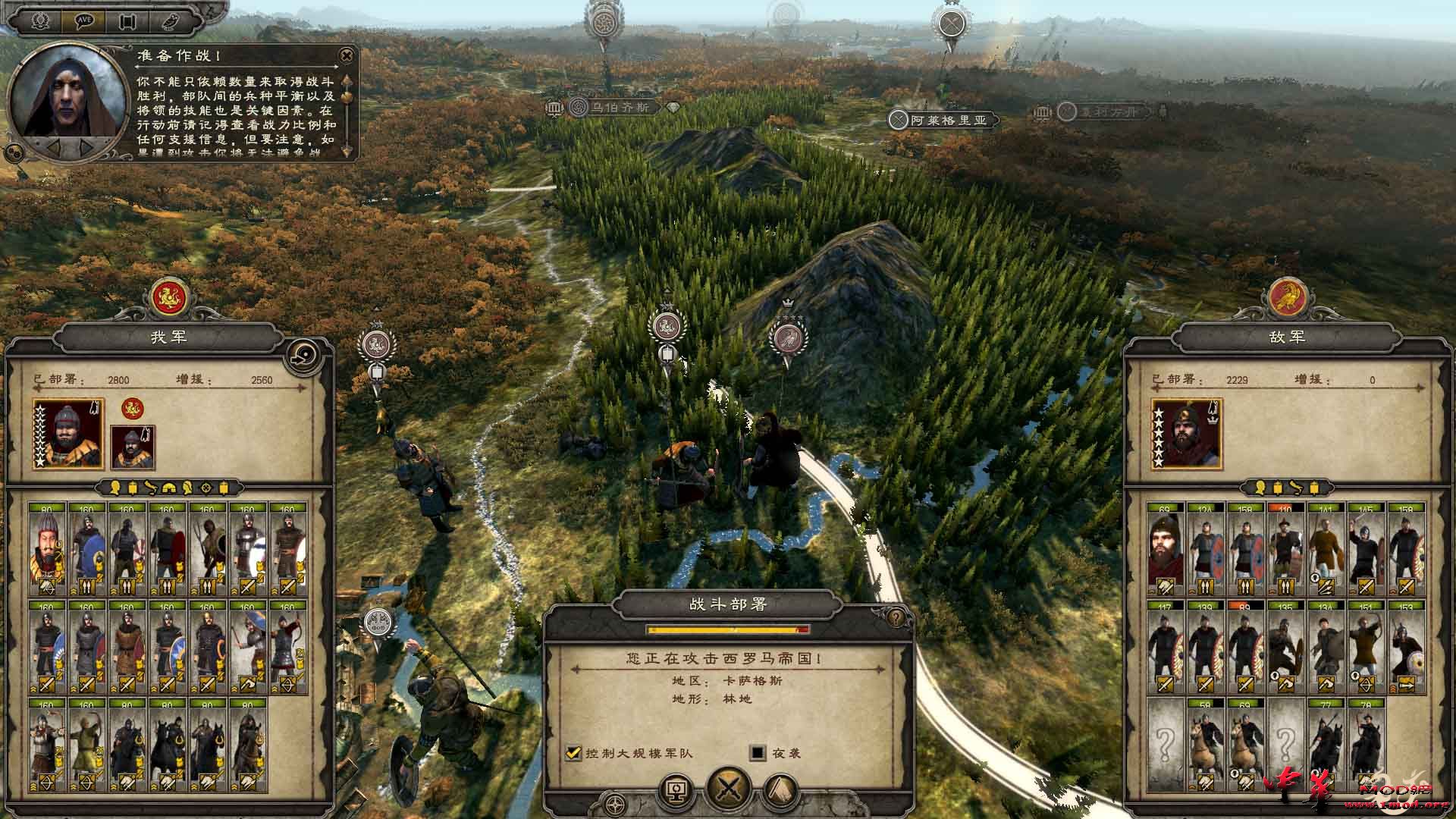Screen dimensions: 1456x819
Task: Click the up arrow beside the advisor text
Action: (347, 80)
